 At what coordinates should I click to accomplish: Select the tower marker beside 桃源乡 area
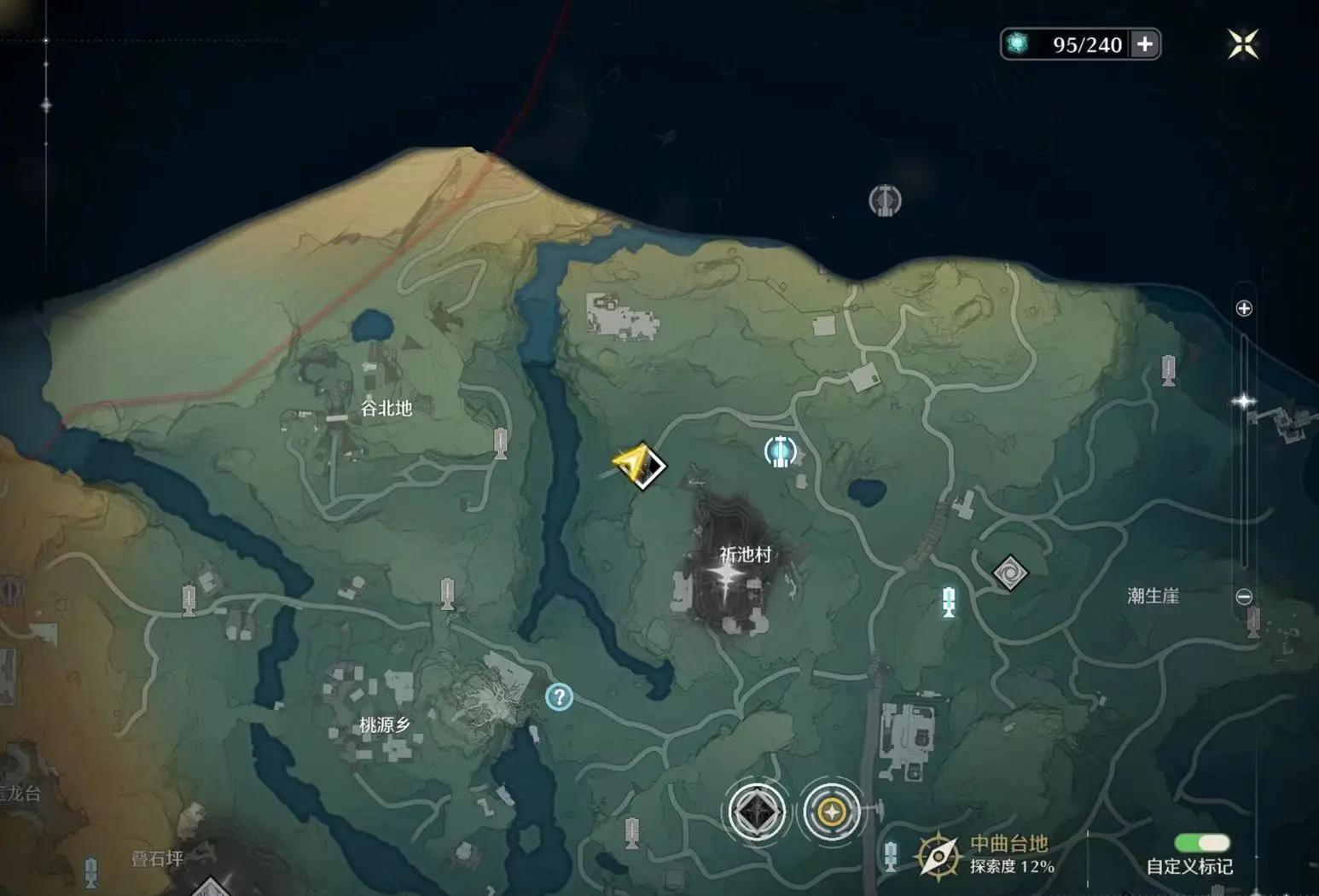(445, 592)
